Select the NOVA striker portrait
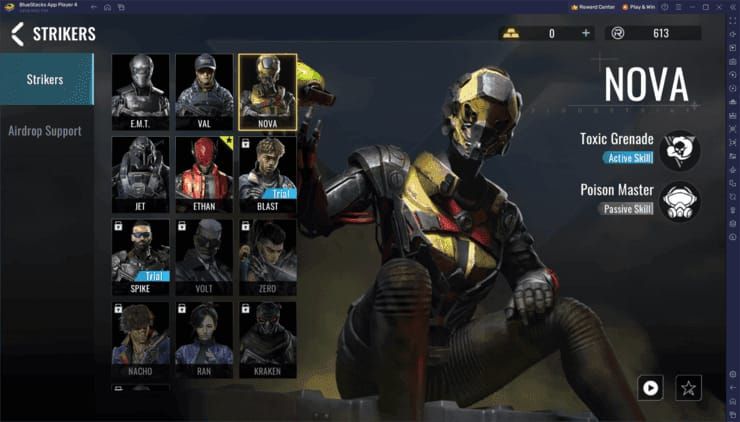 [x=267, y=91]
